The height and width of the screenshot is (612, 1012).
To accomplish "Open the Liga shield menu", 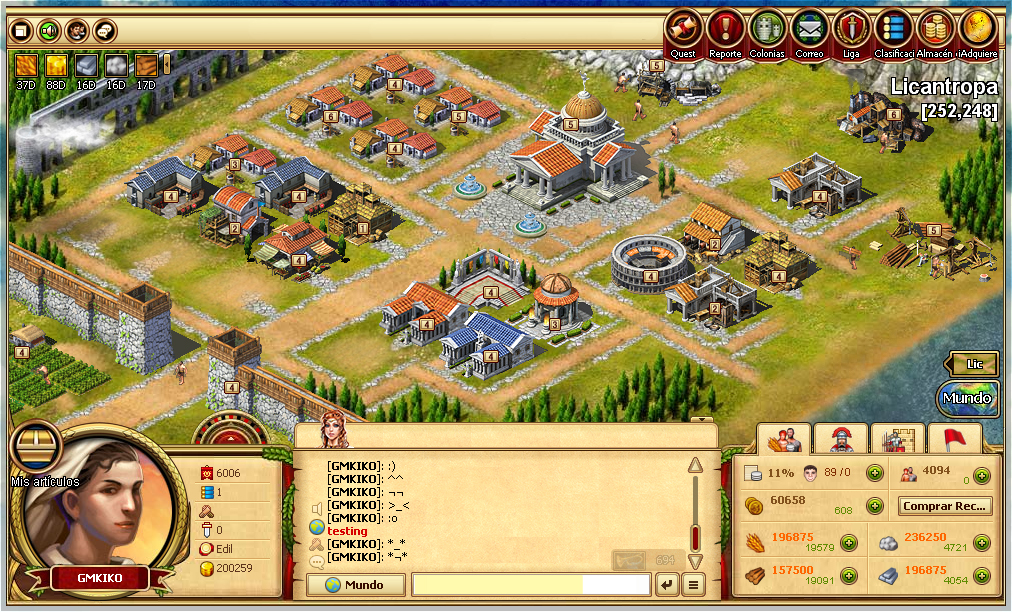I will [852, 29].
